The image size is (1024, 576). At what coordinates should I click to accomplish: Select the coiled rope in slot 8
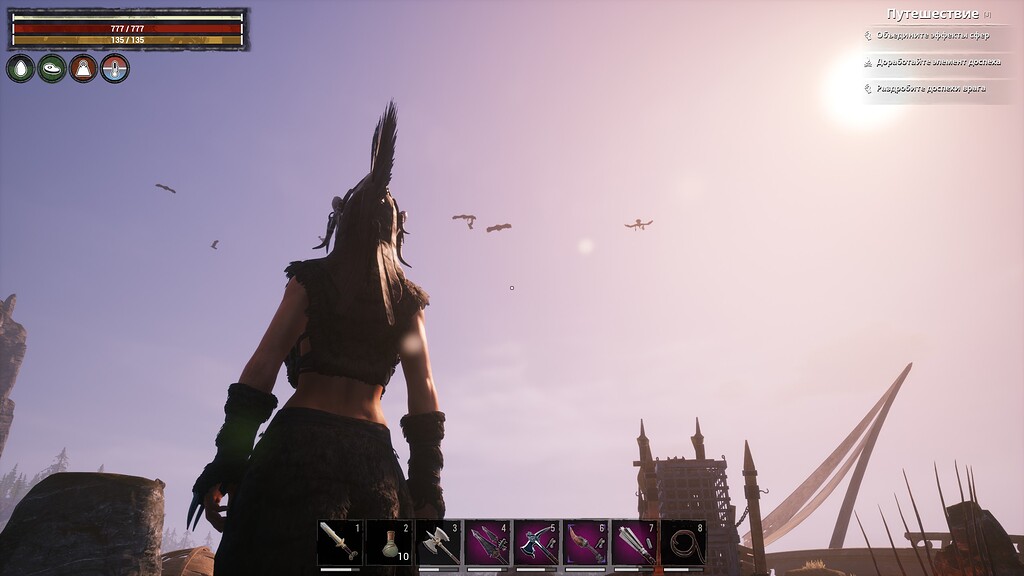(x=684, y=543)
